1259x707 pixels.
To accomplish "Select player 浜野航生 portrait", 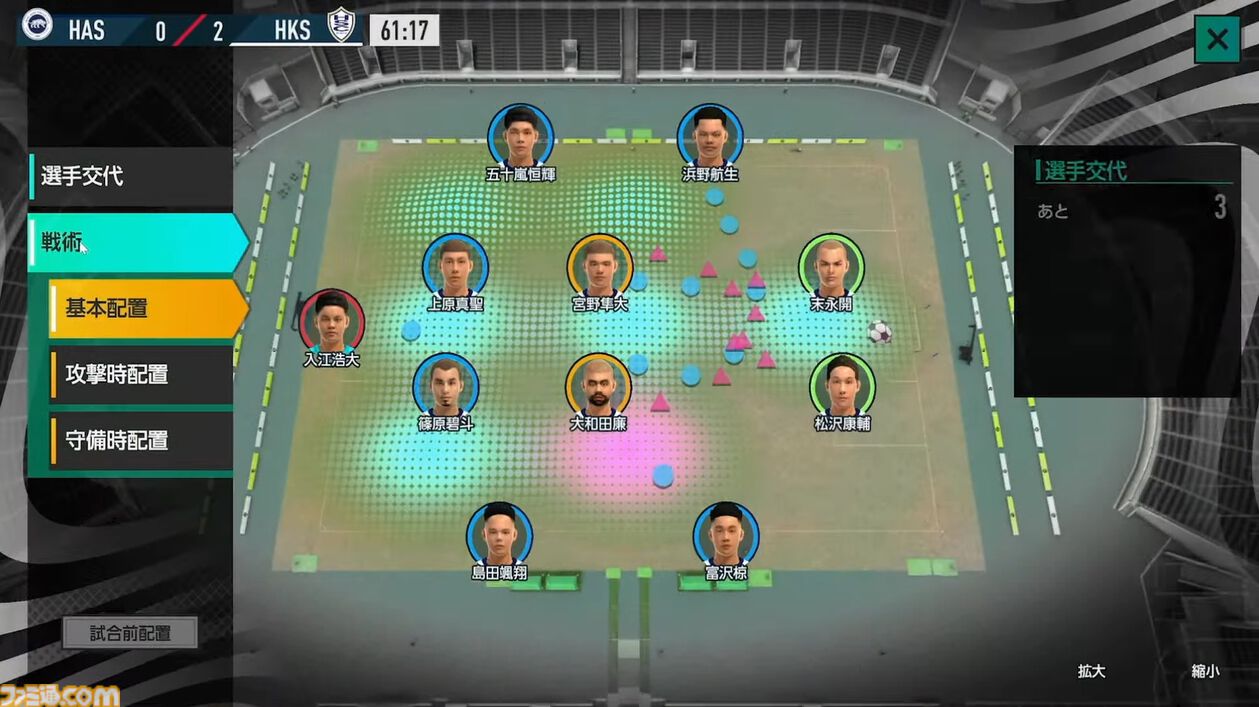I will (710, 137).
